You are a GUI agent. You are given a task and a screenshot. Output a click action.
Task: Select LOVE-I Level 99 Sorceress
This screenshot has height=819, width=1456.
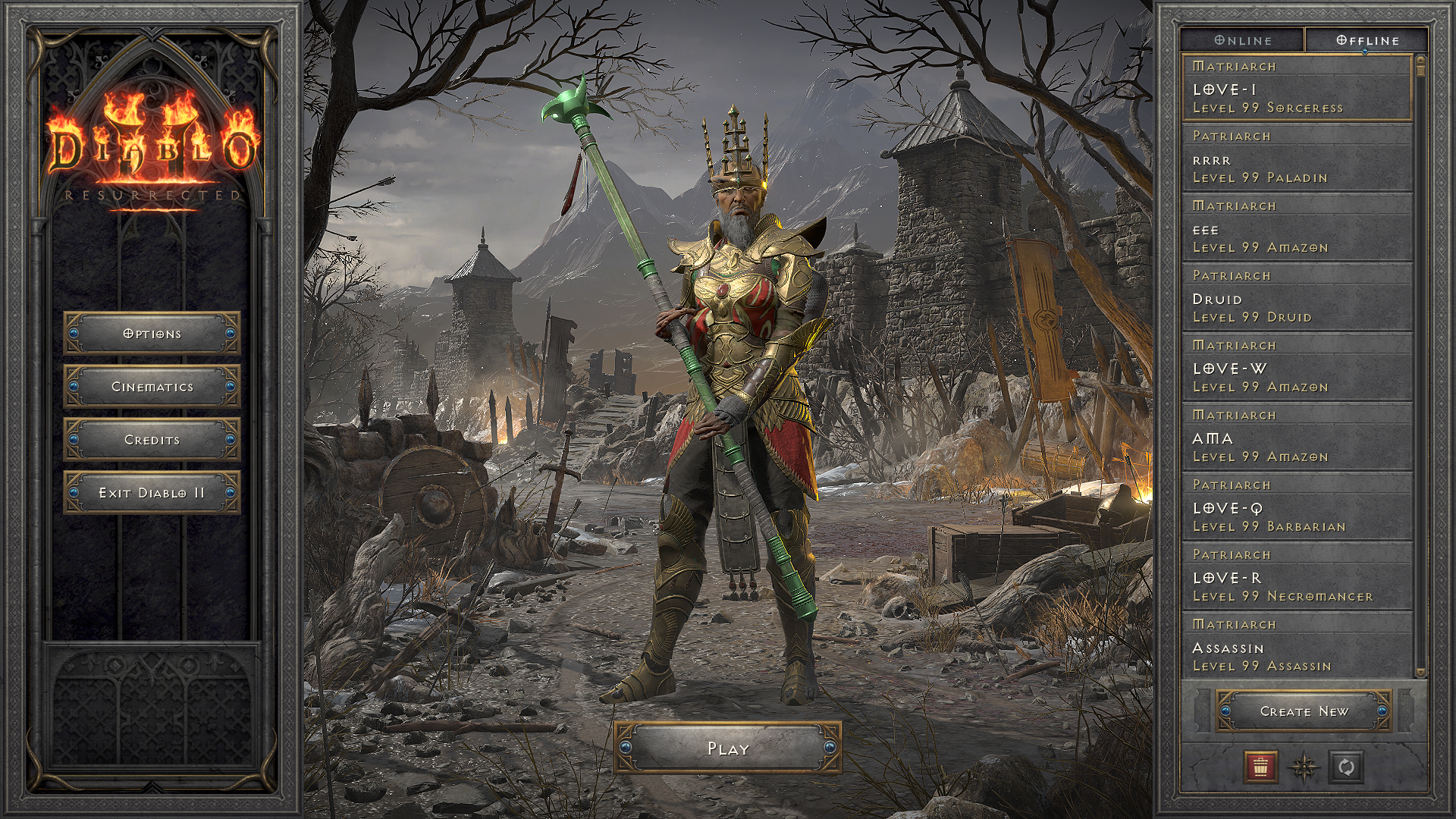1297,89
